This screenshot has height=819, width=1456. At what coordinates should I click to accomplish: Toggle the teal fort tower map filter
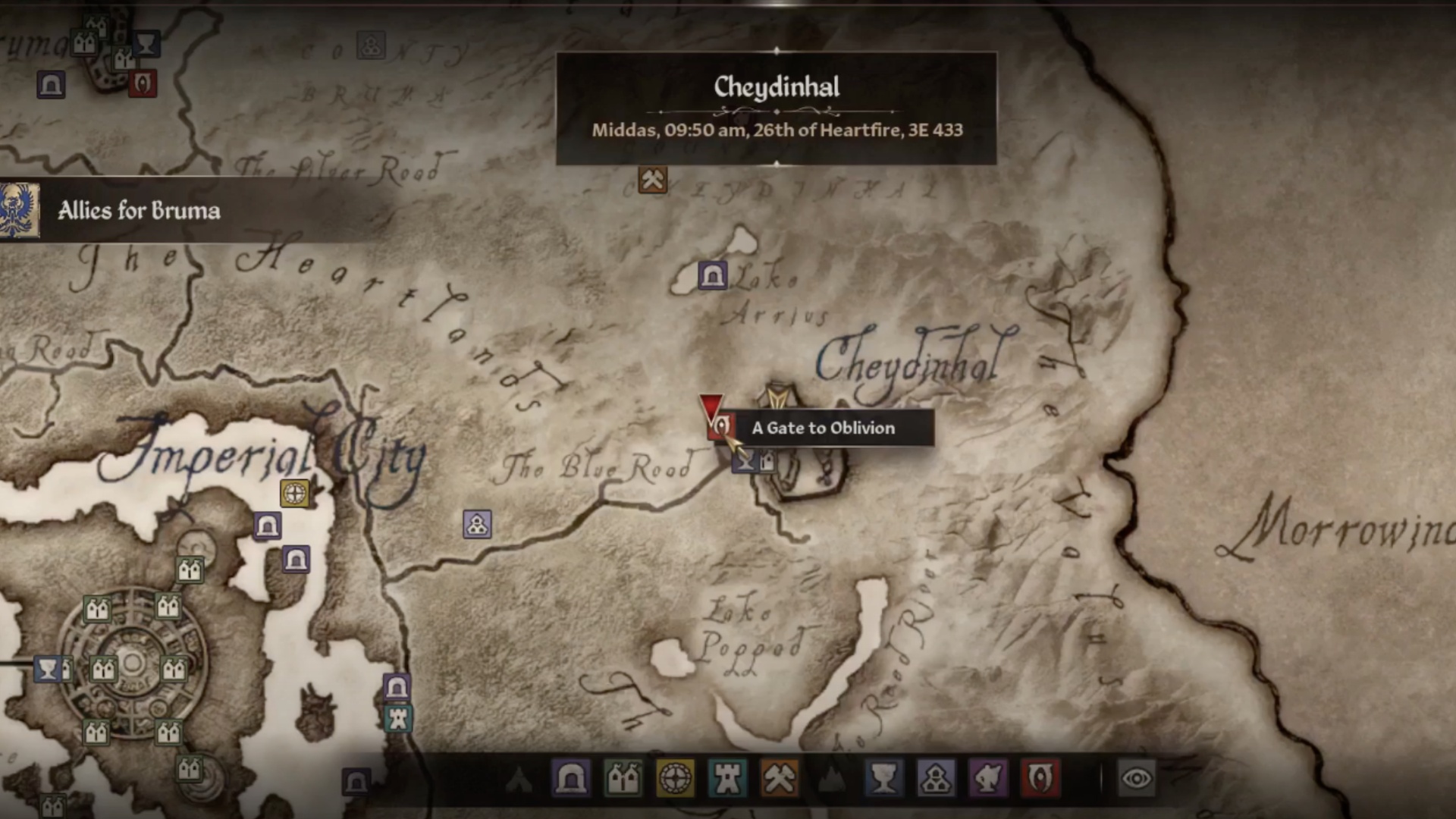click(x=726, y=778)
